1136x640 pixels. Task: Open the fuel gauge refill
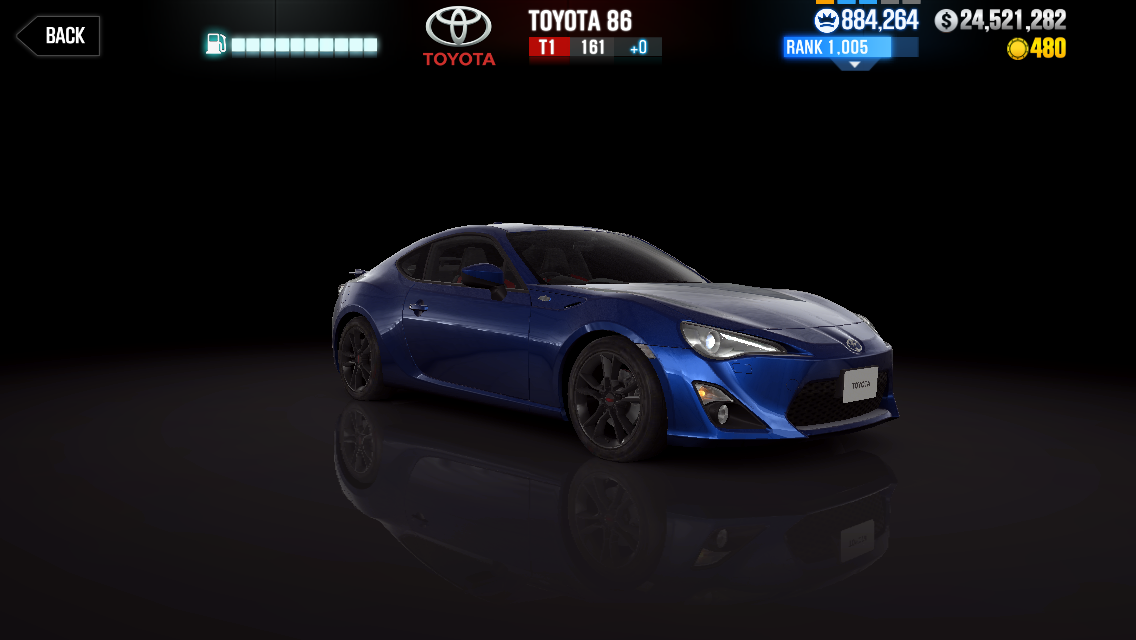tap(292, 45)
